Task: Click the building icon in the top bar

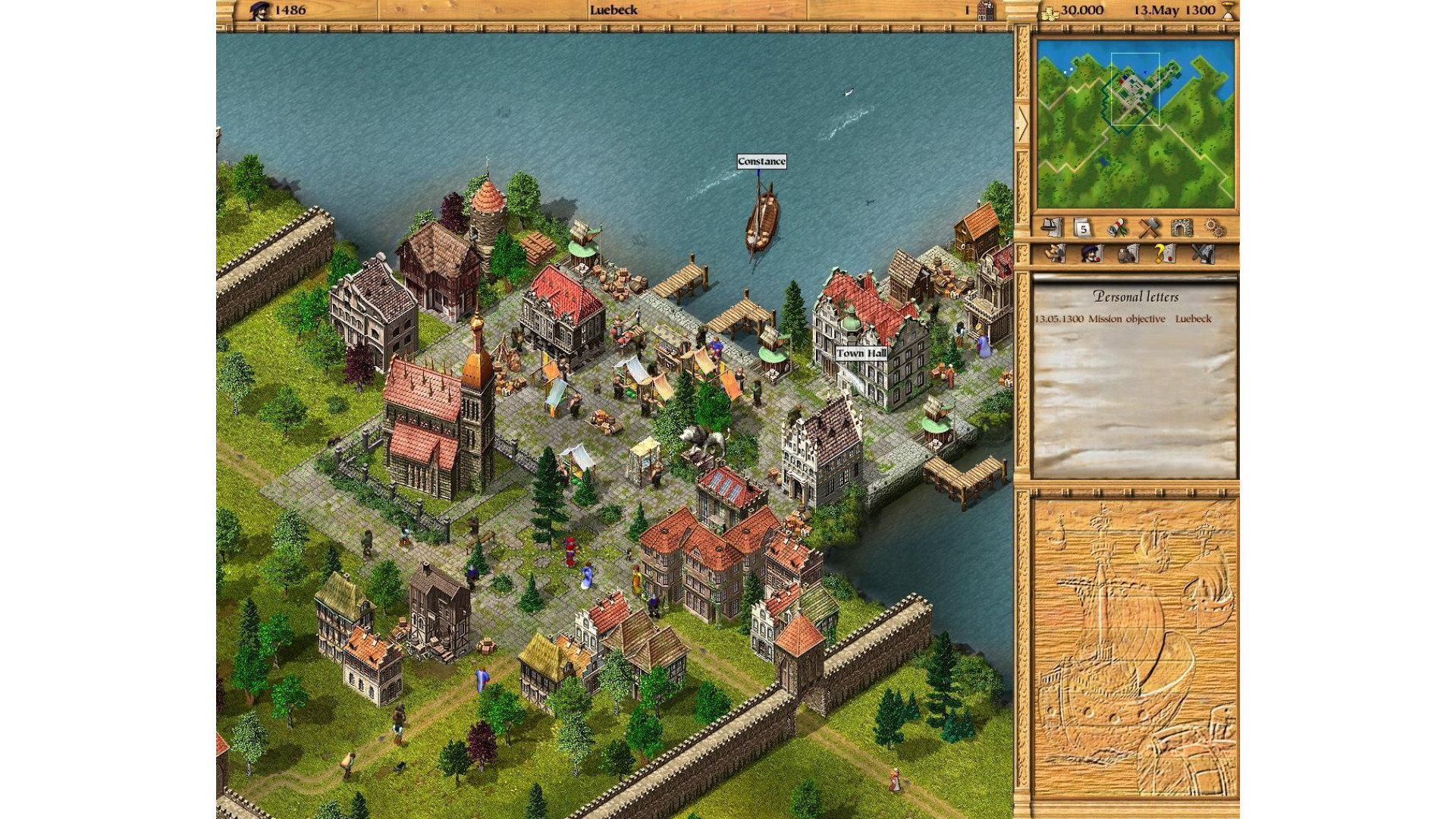Action: tap(986, 11)
